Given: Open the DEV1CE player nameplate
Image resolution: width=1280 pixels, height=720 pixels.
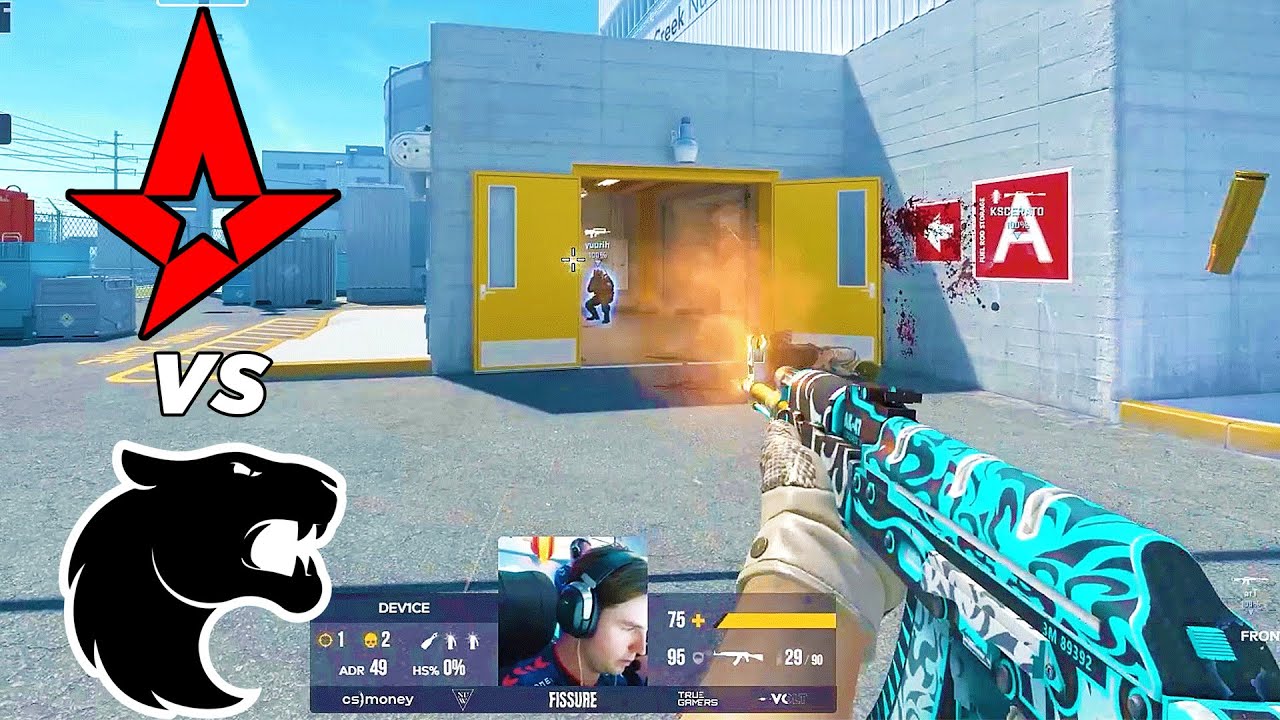Looking at the screenshot, I should (403, 607).
